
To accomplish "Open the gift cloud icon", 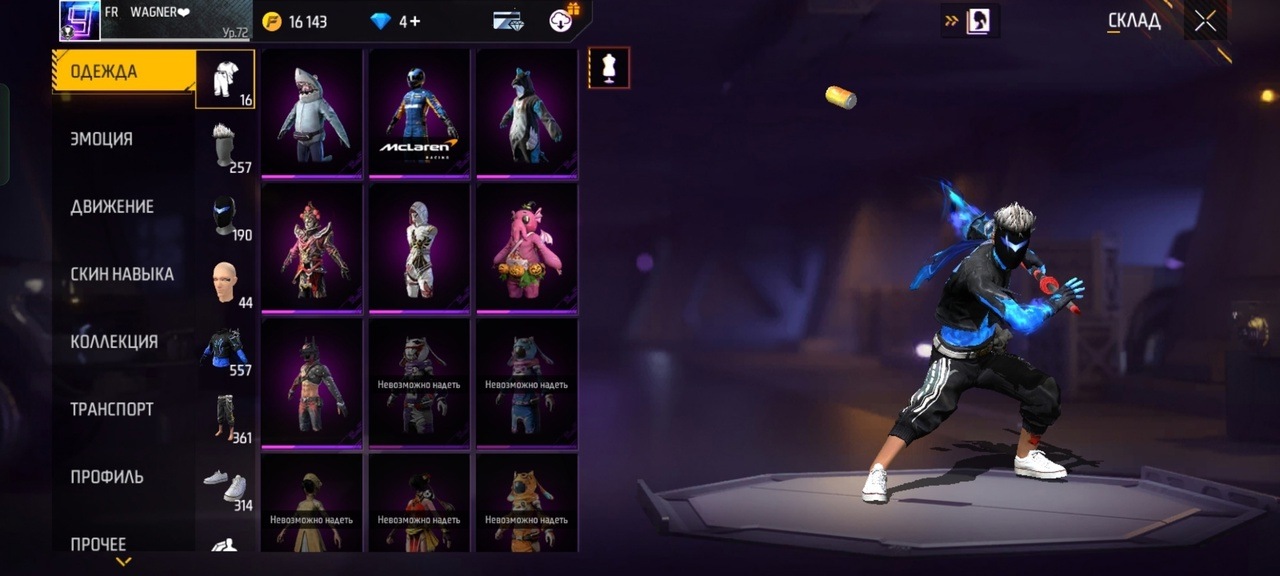I will tap(563, 20).
